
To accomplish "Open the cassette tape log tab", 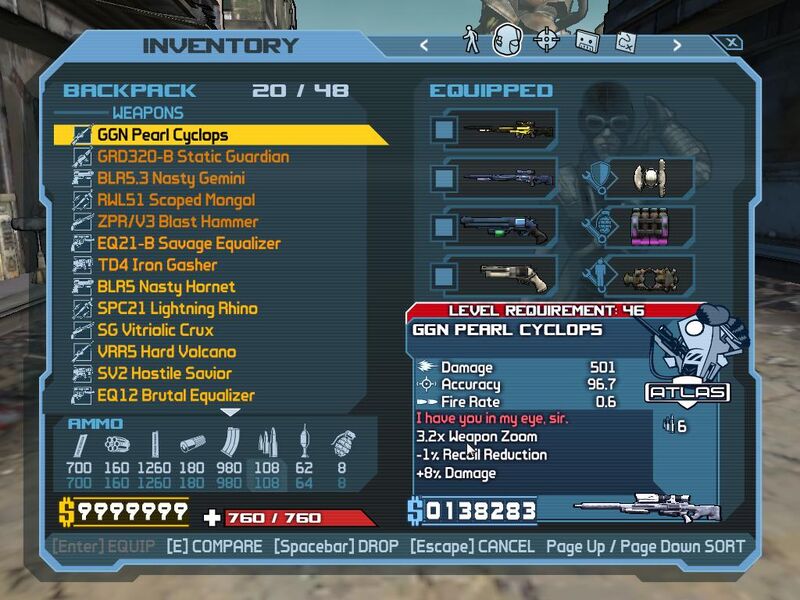I will (586, 42).
